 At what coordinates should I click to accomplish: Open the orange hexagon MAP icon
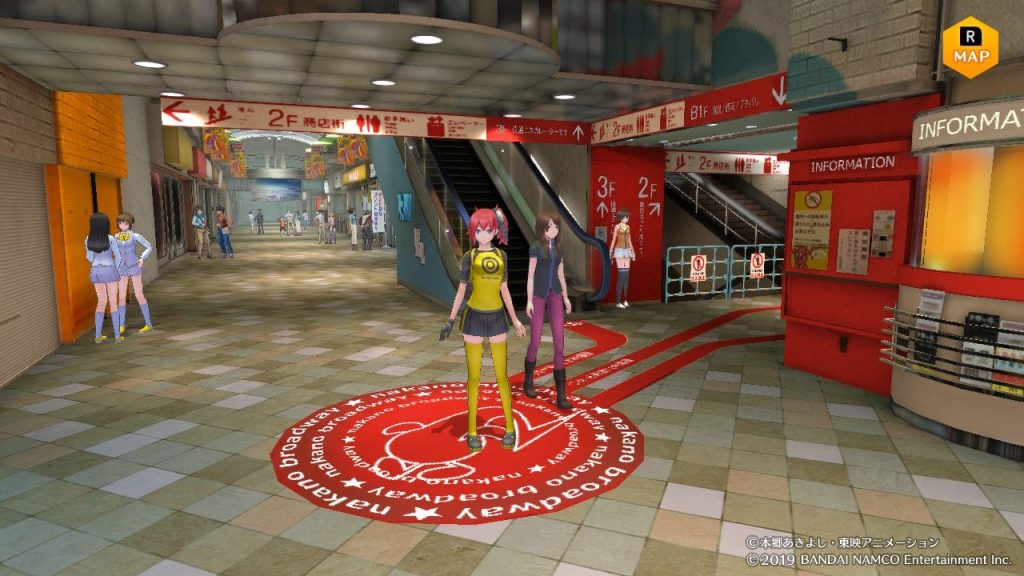(x=970, y=46)
